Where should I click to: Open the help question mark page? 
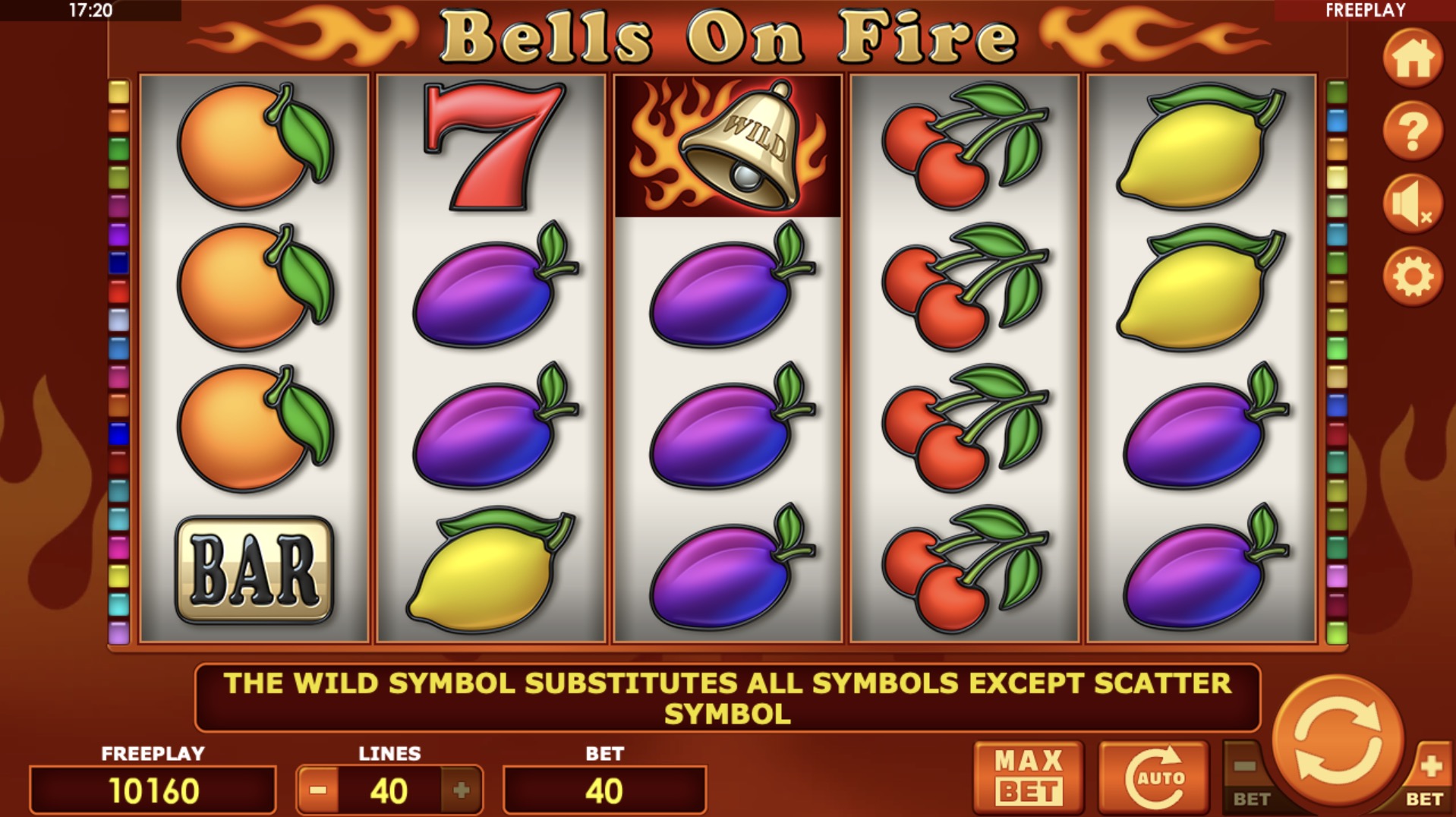[1412, 131]
